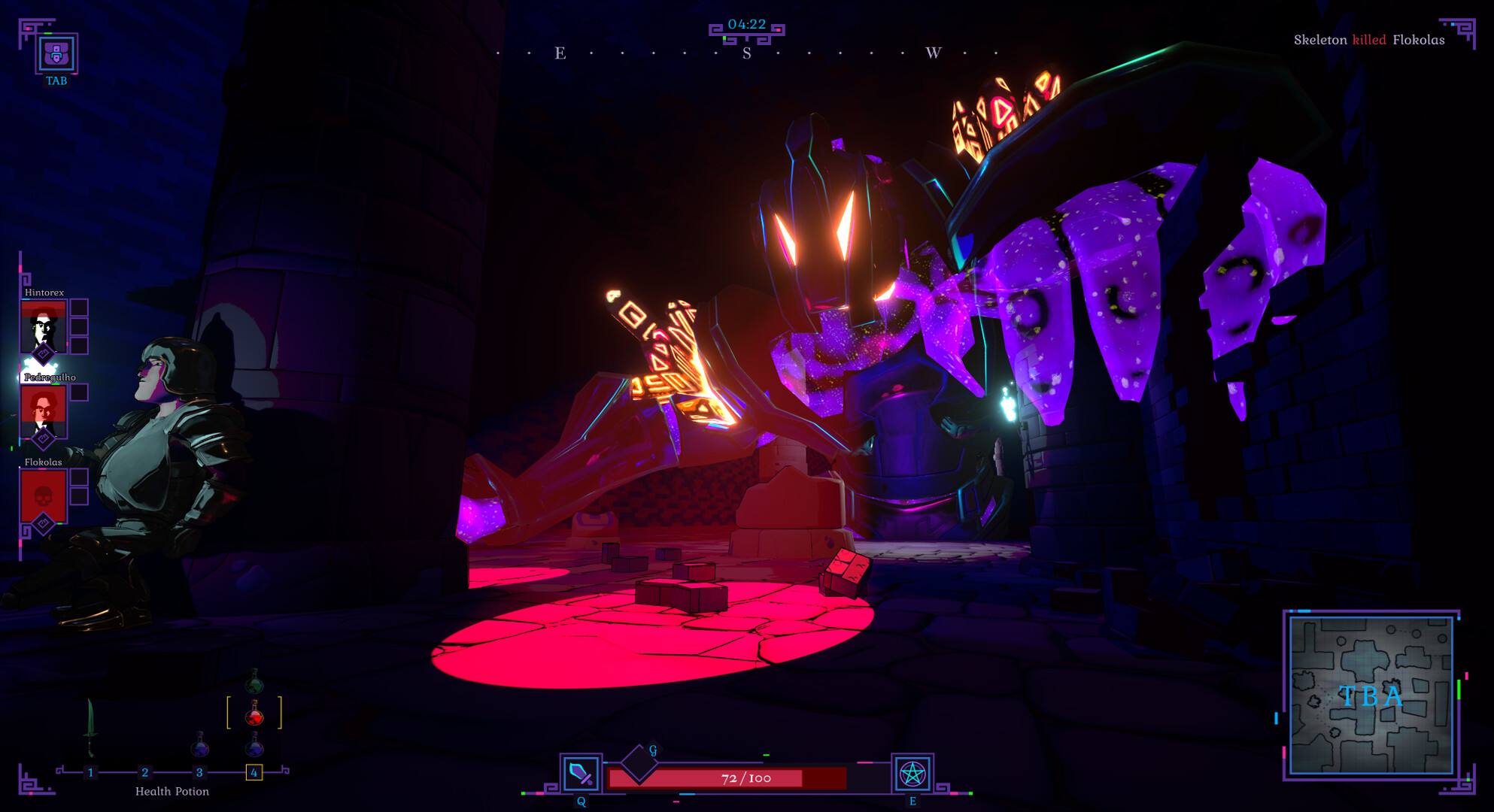Open the inventory via the TAB backpack icon
The image size is (1494, 812).
coord(57,54)
